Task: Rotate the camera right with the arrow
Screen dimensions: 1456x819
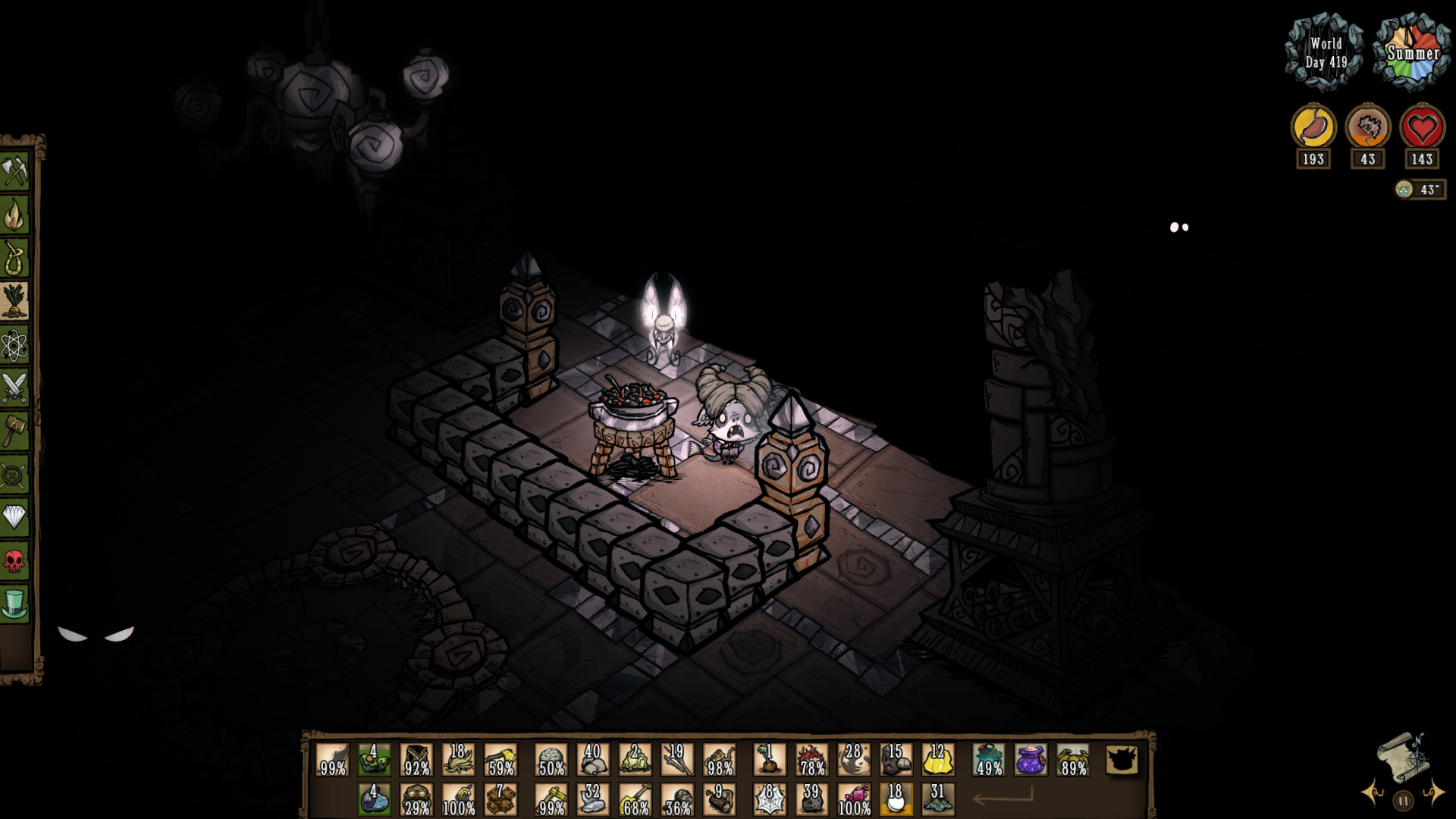Action: (1433, 792)
